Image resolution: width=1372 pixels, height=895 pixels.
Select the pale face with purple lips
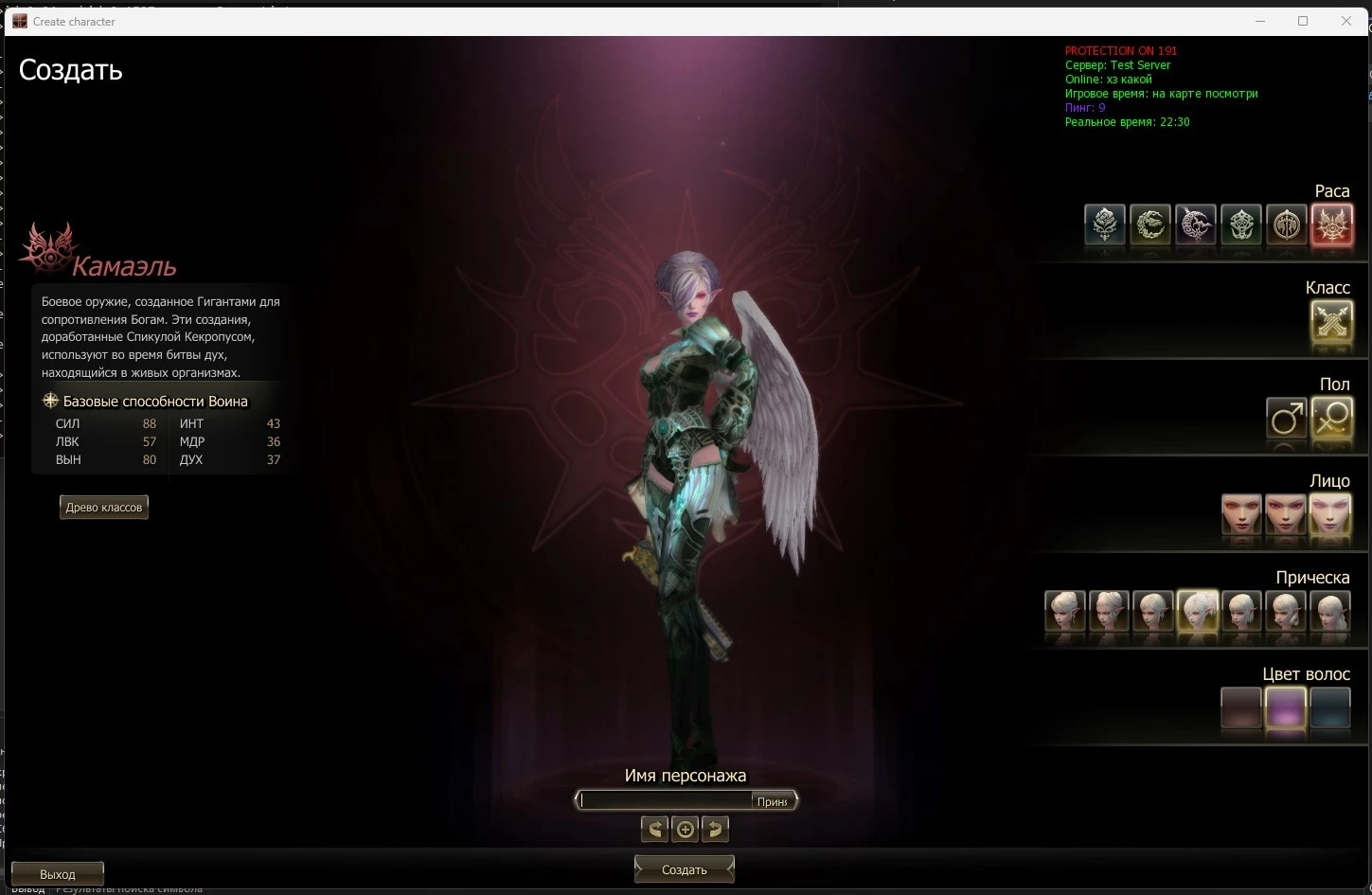(x=1330, y=515)
